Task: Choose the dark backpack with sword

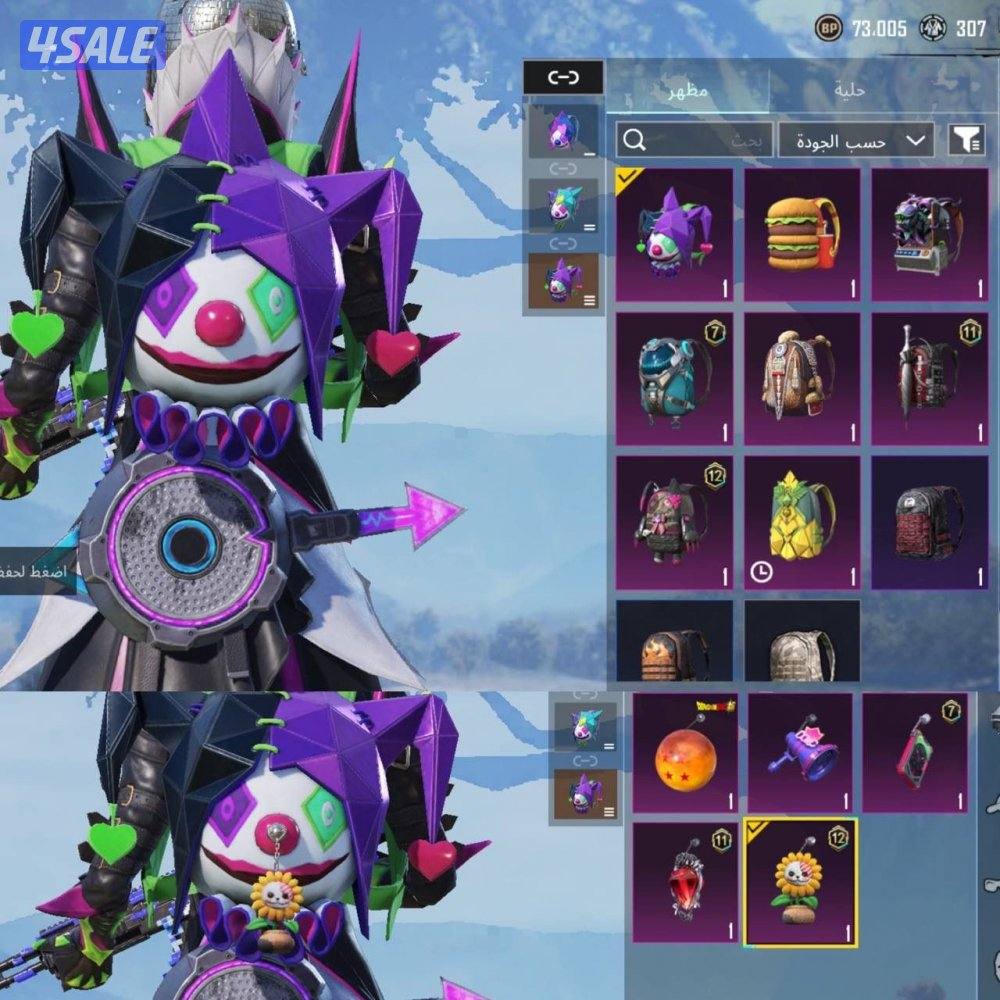Action: tap(929, 379)
